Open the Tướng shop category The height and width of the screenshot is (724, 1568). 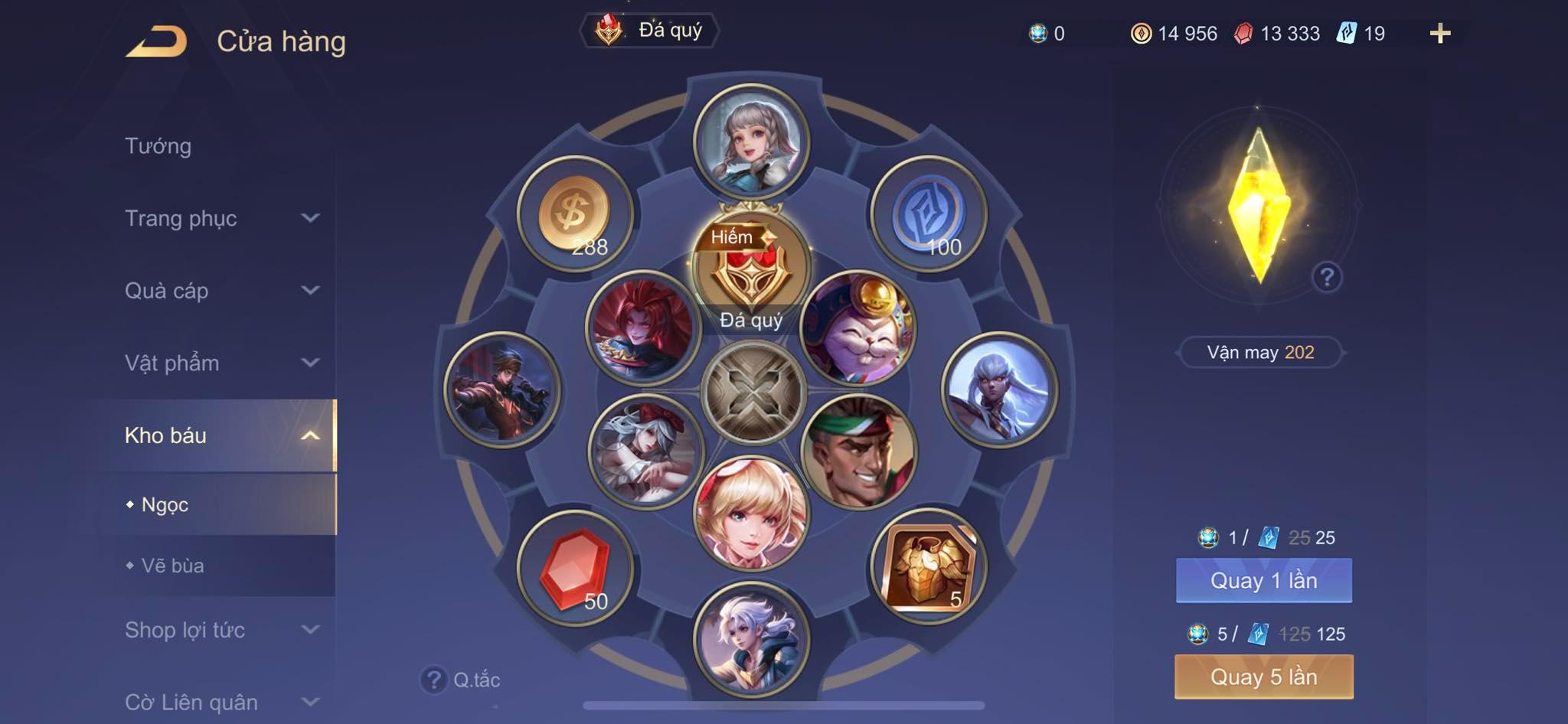pyautogui.click(x=158, y=146)
